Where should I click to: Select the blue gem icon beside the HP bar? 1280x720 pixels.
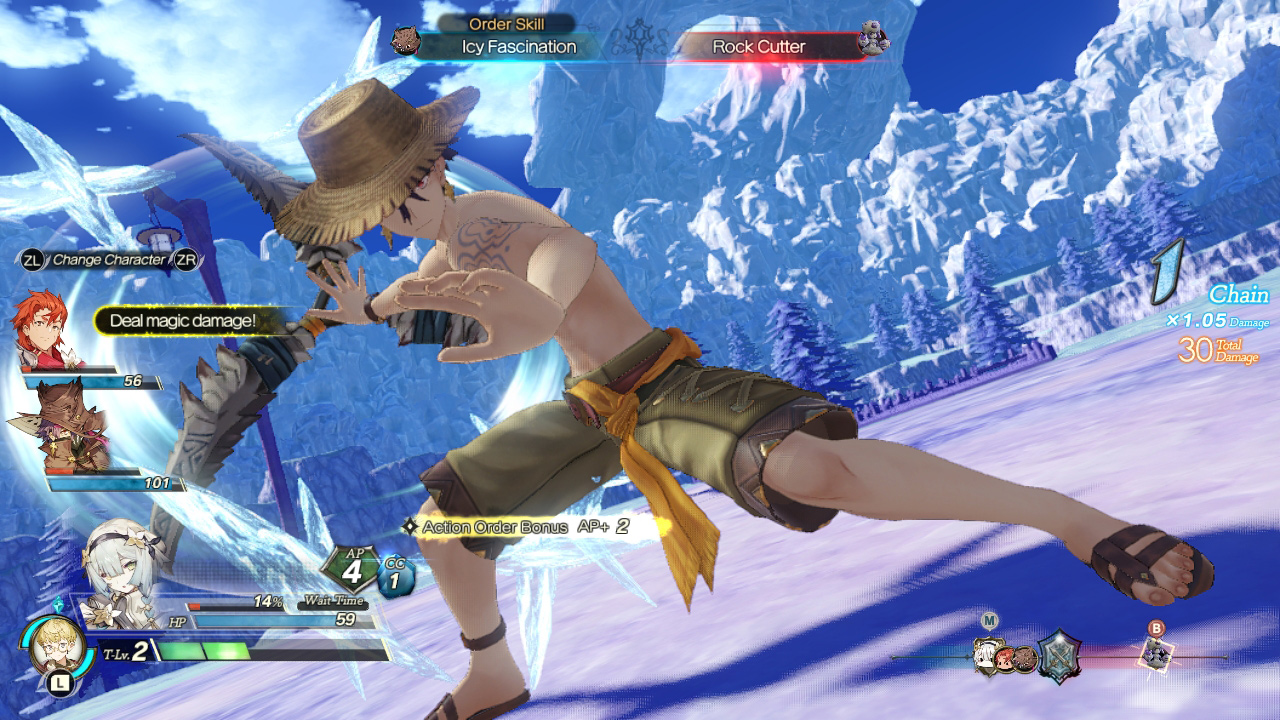[60, 603]
